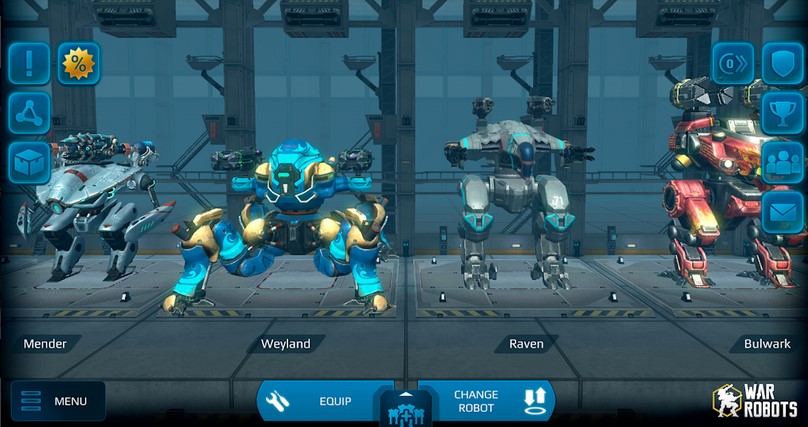This screenshot has width=808, height=427.
Task: Open the MENU button
Action: (x=57, y=401)
